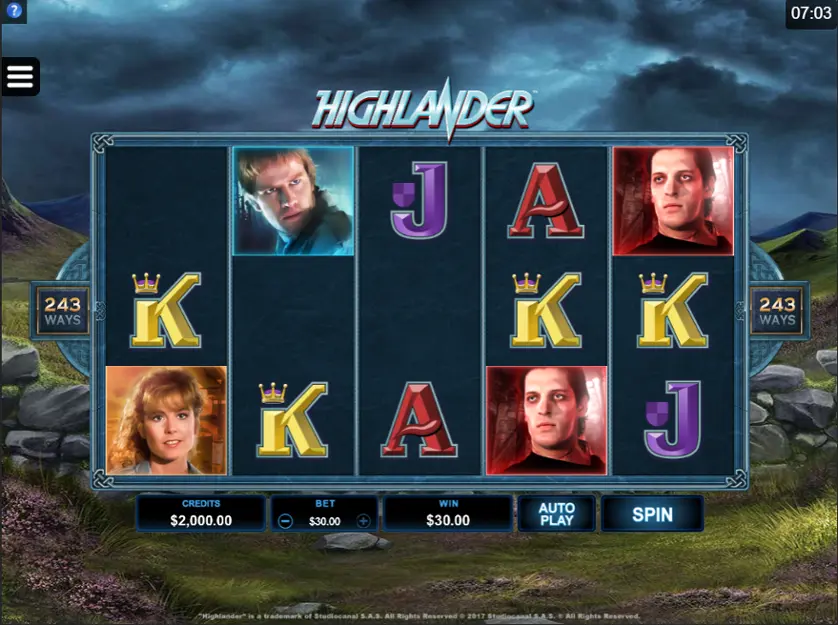Screen dimensions: 838x625
Task: Decrease the bet with the minus button
Action: (x=286, y=521)
